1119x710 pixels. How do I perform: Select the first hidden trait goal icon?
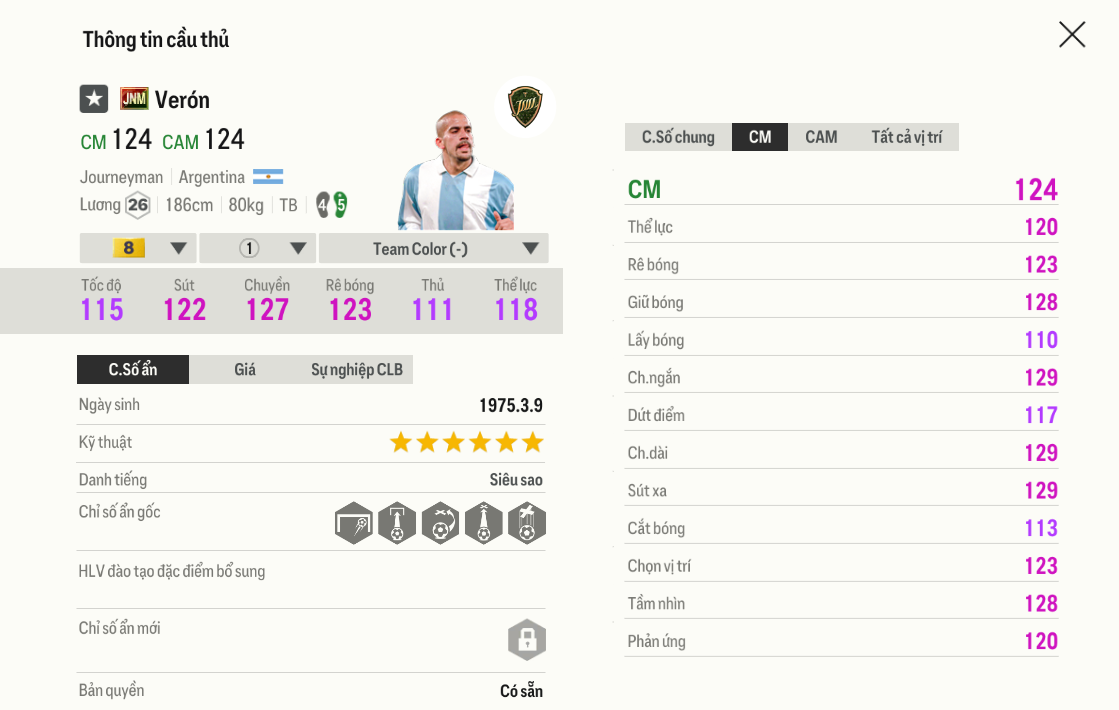tap(354, 523)
